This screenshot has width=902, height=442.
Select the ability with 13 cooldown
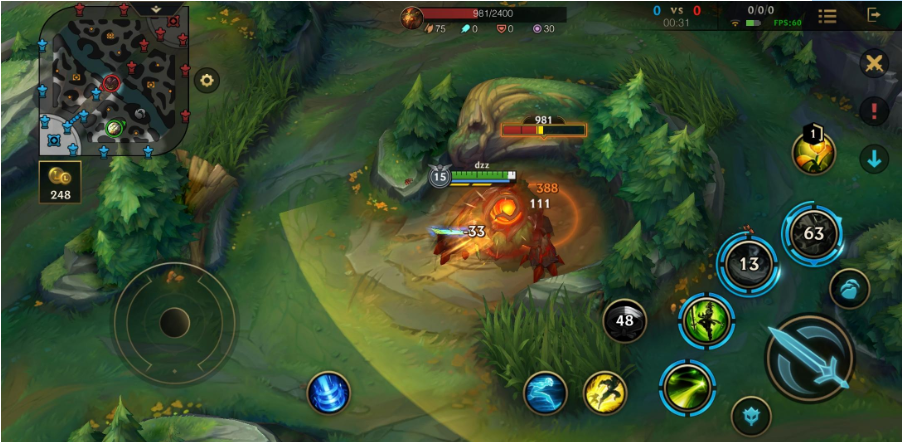tap(749, 264)
